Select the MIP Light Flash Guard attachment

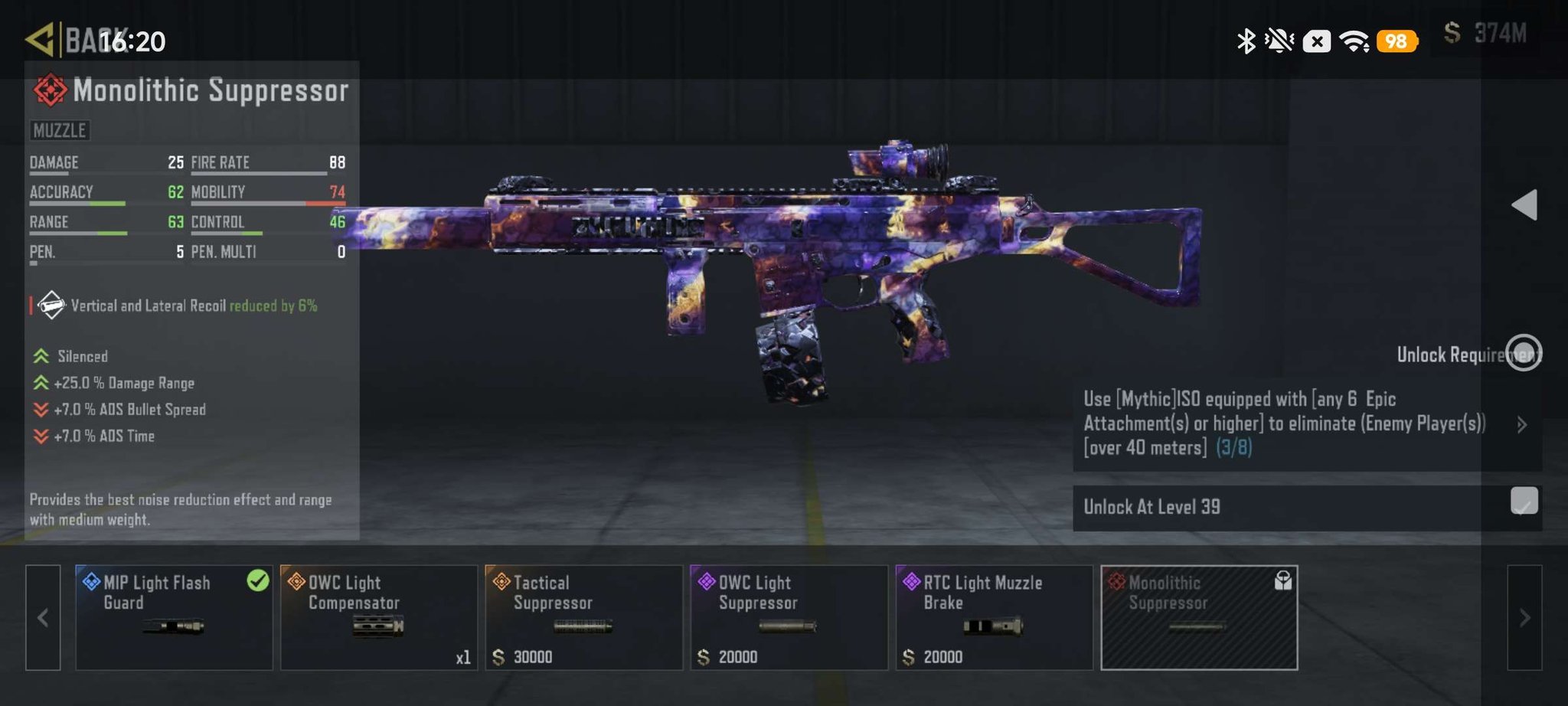[174, 617]
